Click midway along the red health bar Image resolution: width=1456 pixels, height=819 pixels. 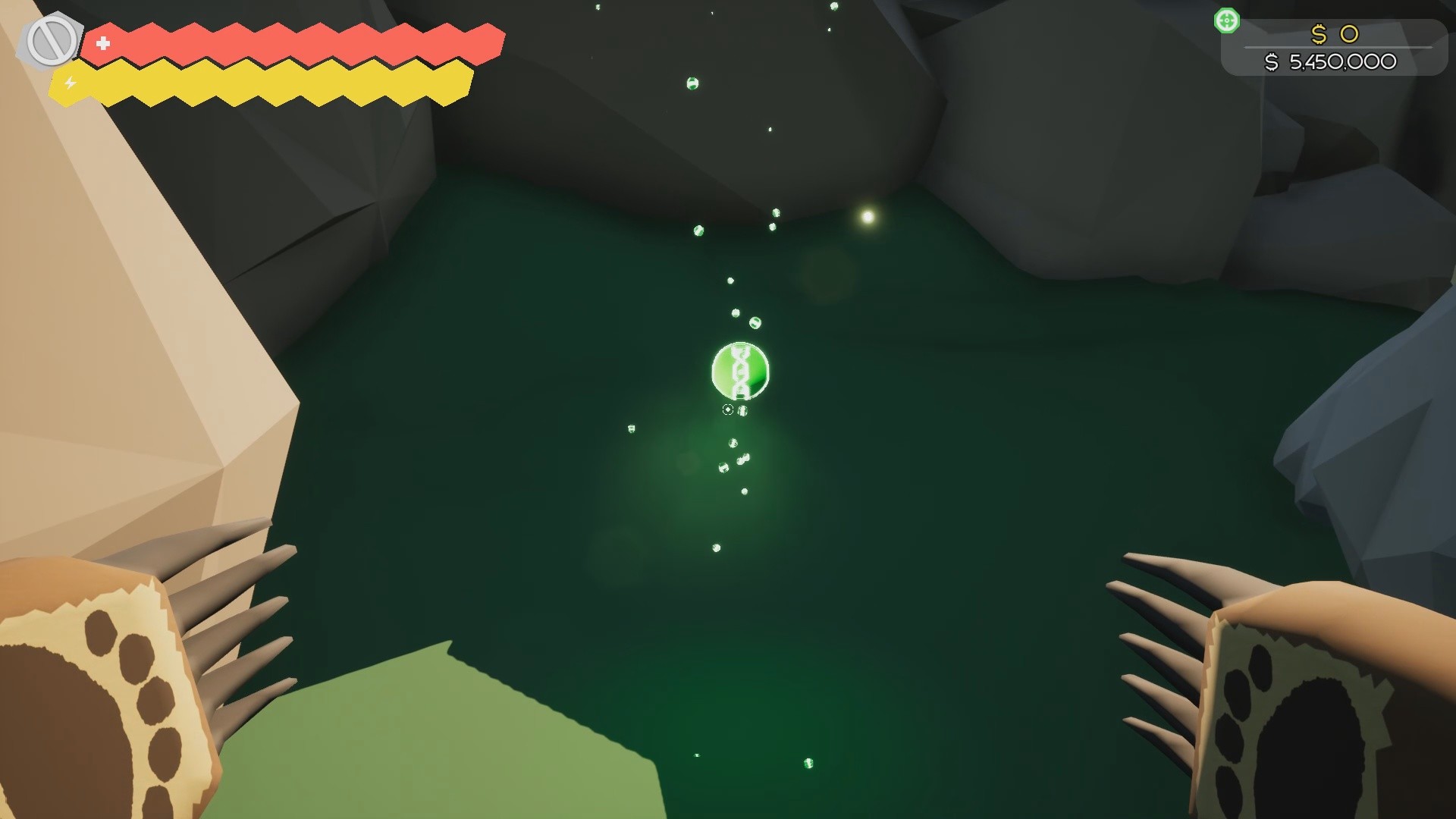click(x=296, y=44)
